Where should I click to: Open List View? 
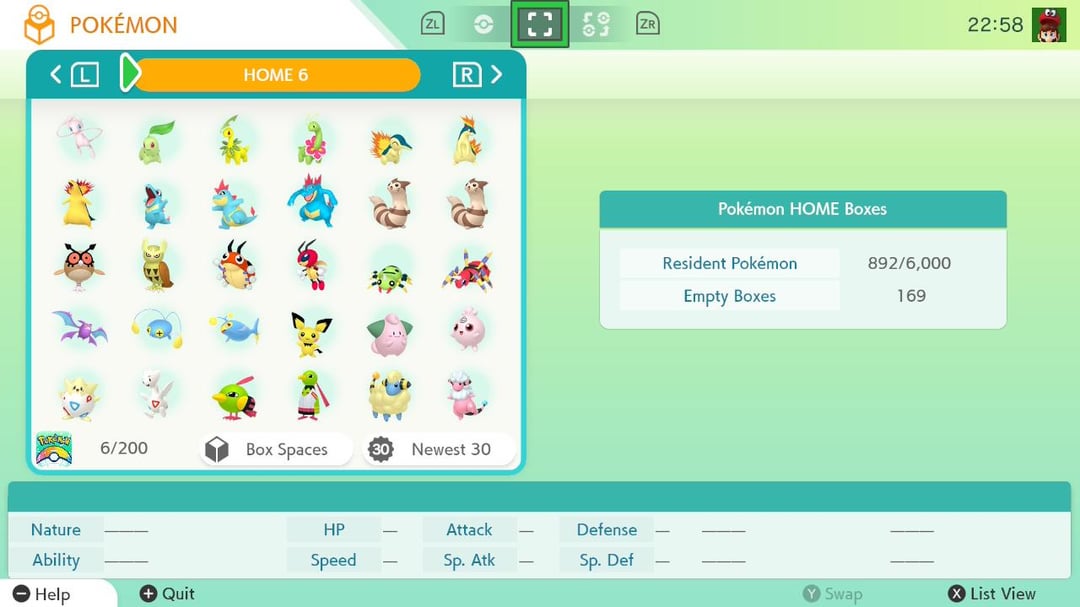(x=992, y=593)
